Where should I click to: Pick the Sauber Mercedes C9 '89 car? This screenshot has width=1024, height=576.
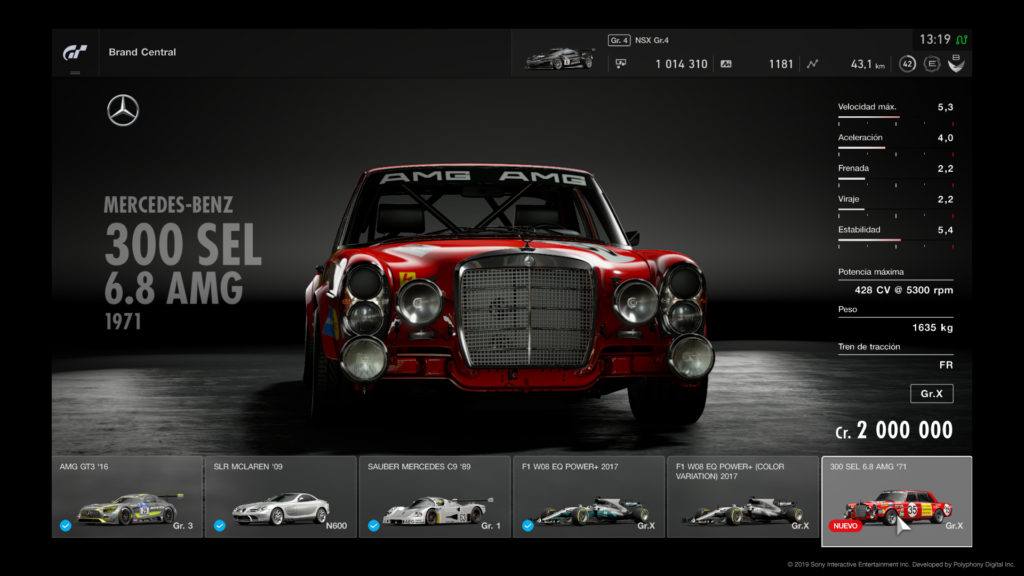(x=435, y=496)
